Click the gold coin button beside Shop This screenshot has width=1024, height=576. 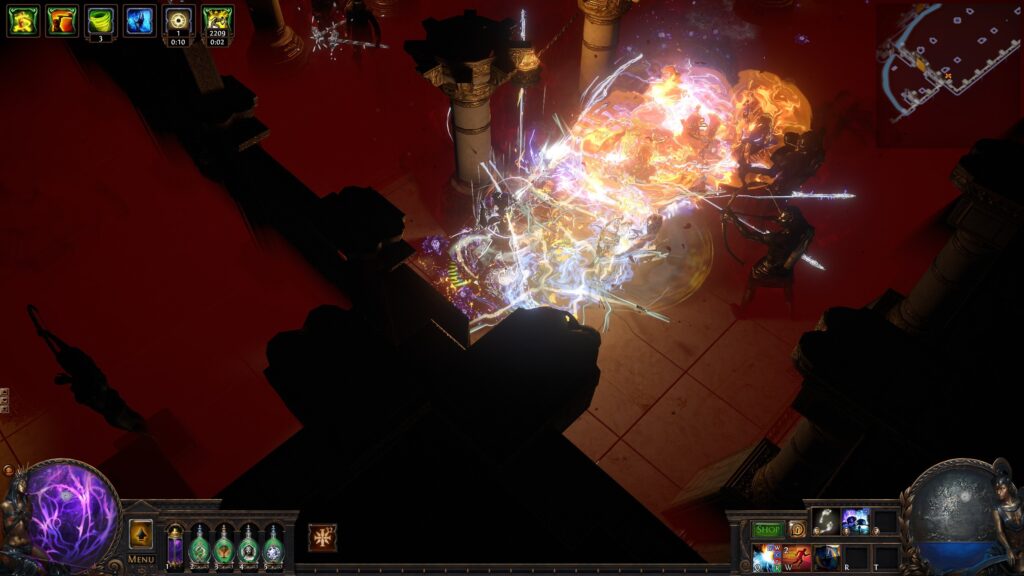pos(797,529)
